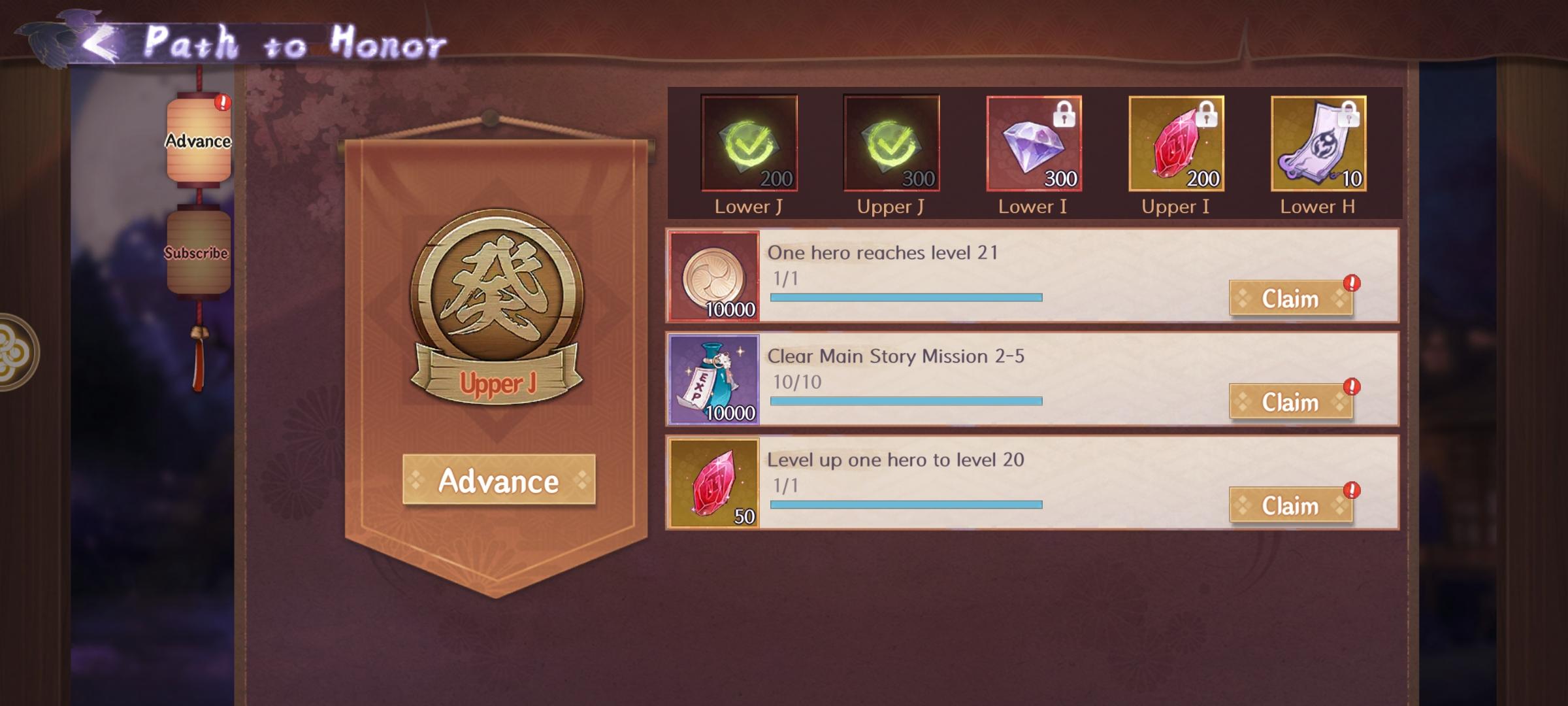Open the Subscribe lantern tab
This screenshot has height=706, width=1568.
199,253
